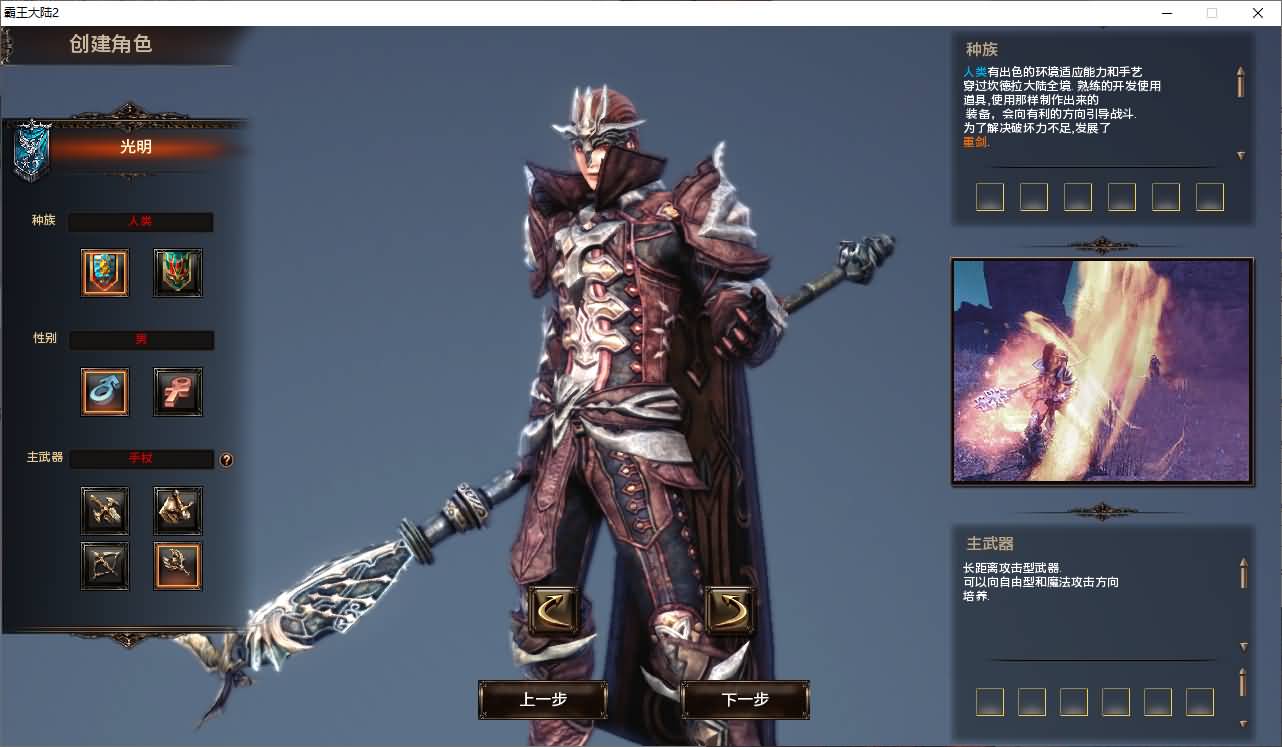Select the Human race shield icon
The width and height of the screenshot is (1282, 747).
[x=104, y=273]
